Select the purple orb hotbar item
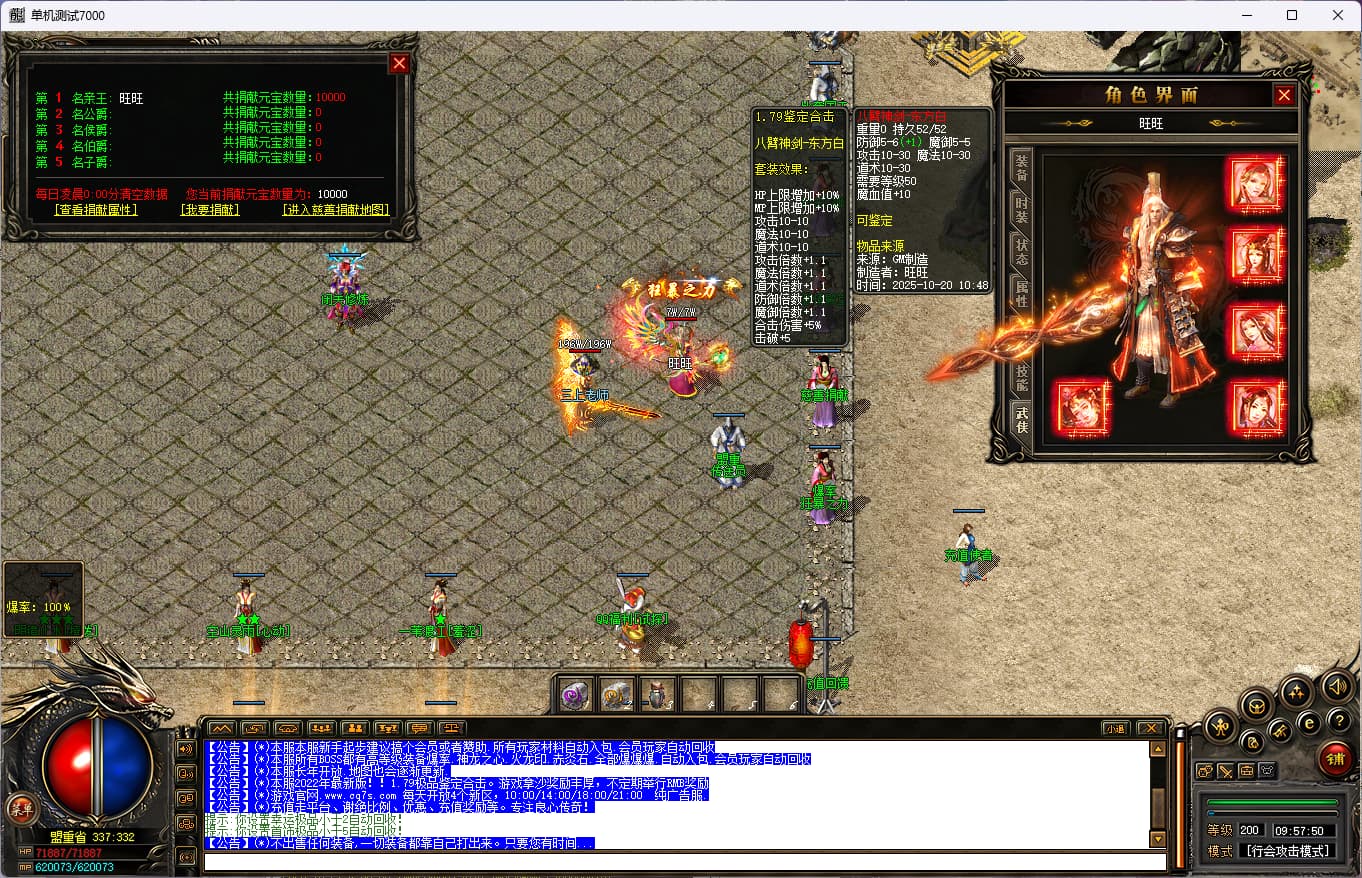1362x878 pixels. coord(573,695)
